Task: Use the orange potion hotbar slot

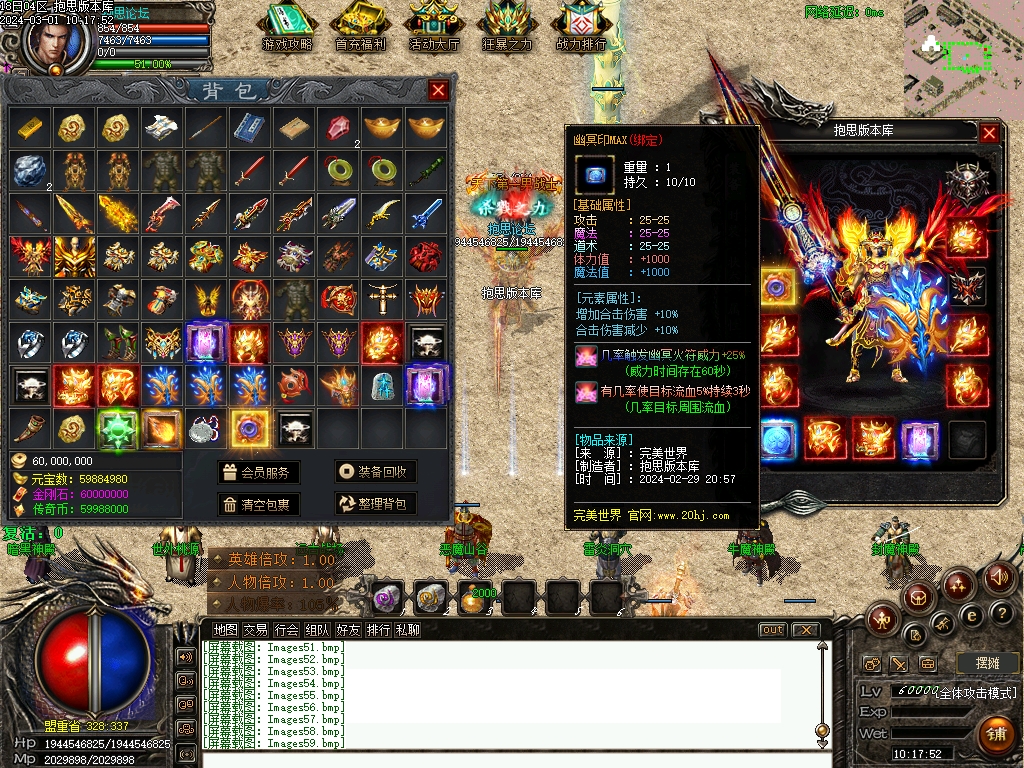Action: pyautogui.click(x=476, y=598)
